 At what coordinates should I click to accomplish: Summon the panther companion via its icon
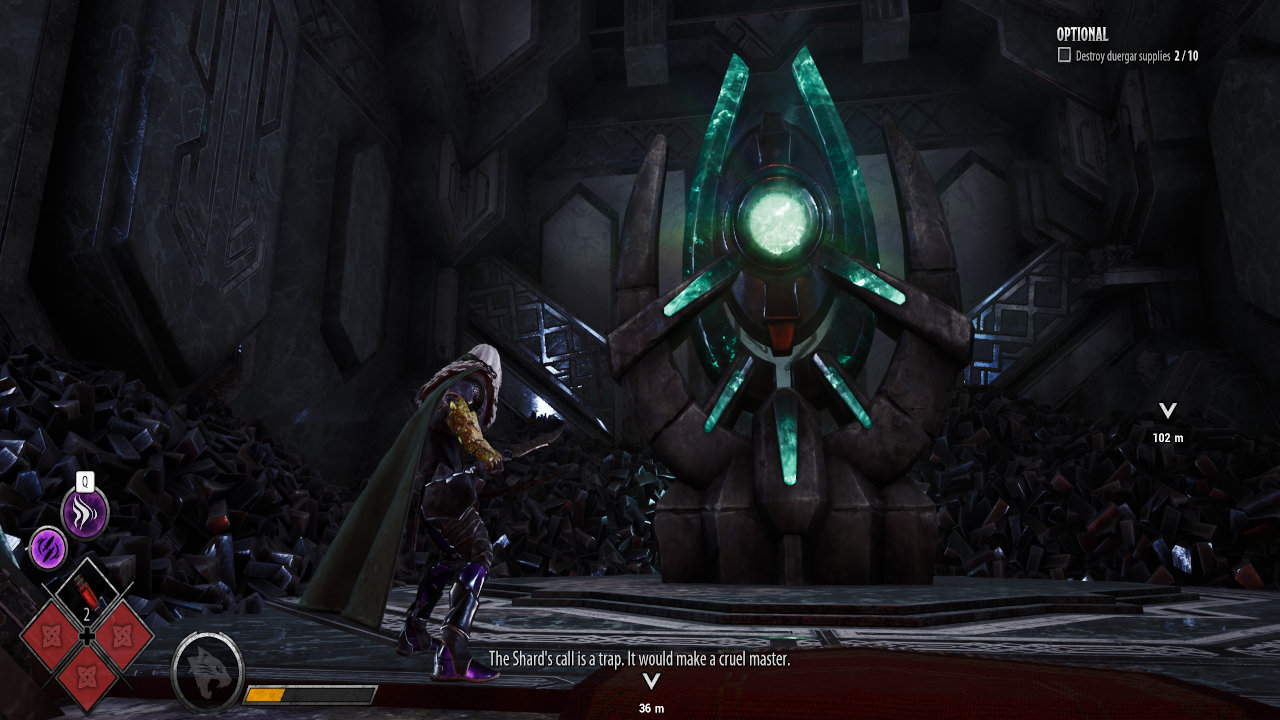[208, 668]
